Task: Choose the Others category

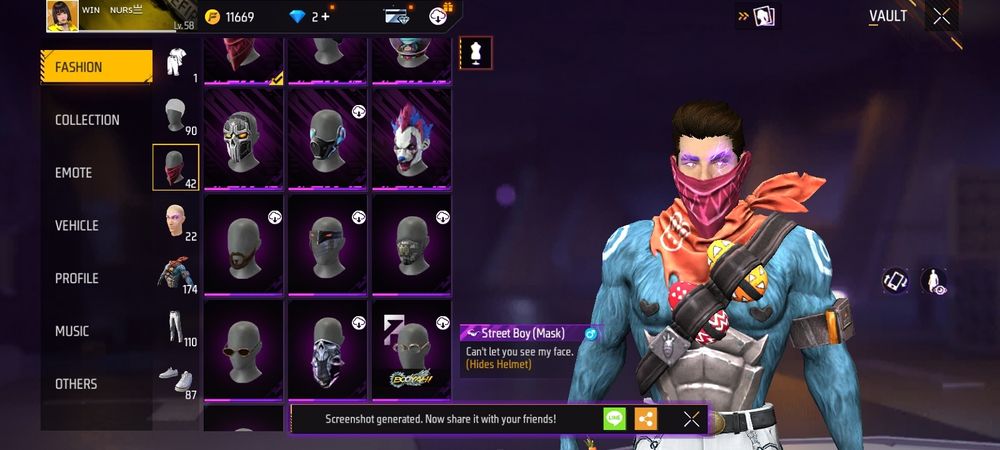Action: (x=76, y=384)
